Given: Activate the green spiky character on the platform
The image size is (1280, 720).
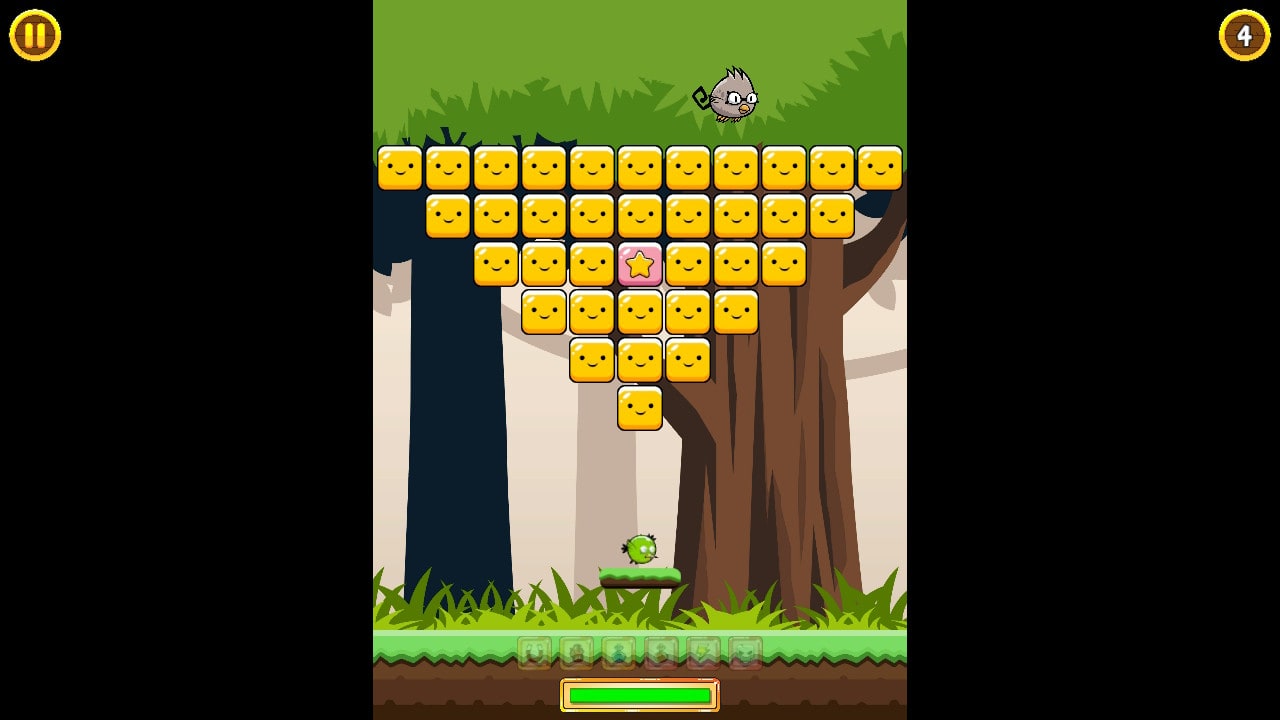Looking at the screenshot, I should point(643,551).
